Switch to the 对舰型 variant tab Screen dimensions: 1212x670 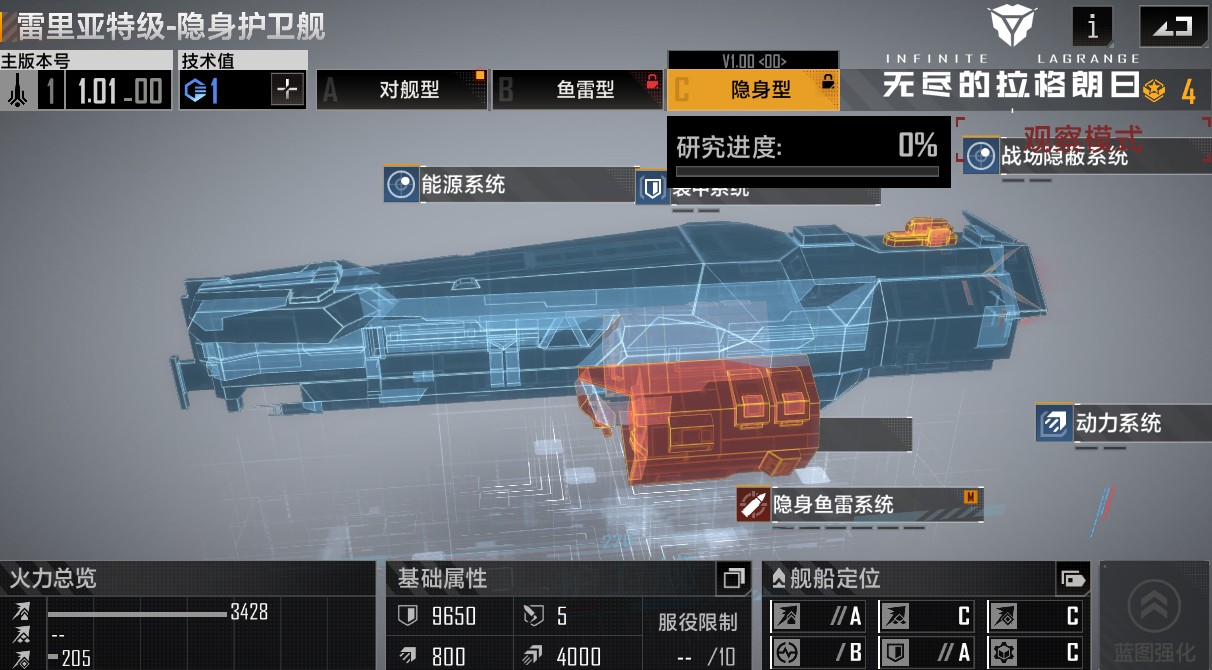pyautogui.click(x=402, y=90)
